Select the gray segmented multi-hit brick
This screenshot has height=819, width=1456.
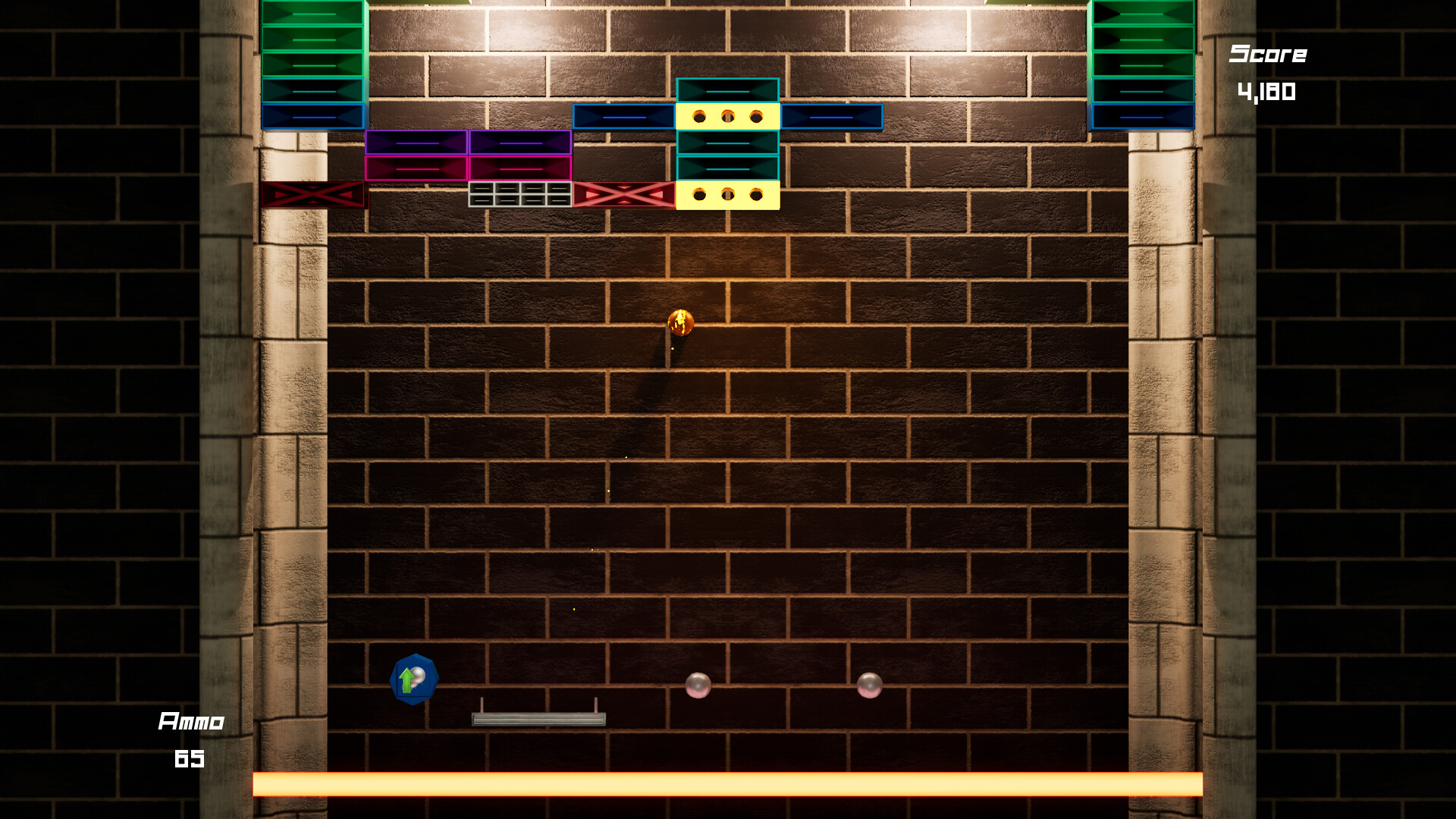pos(519,195)
